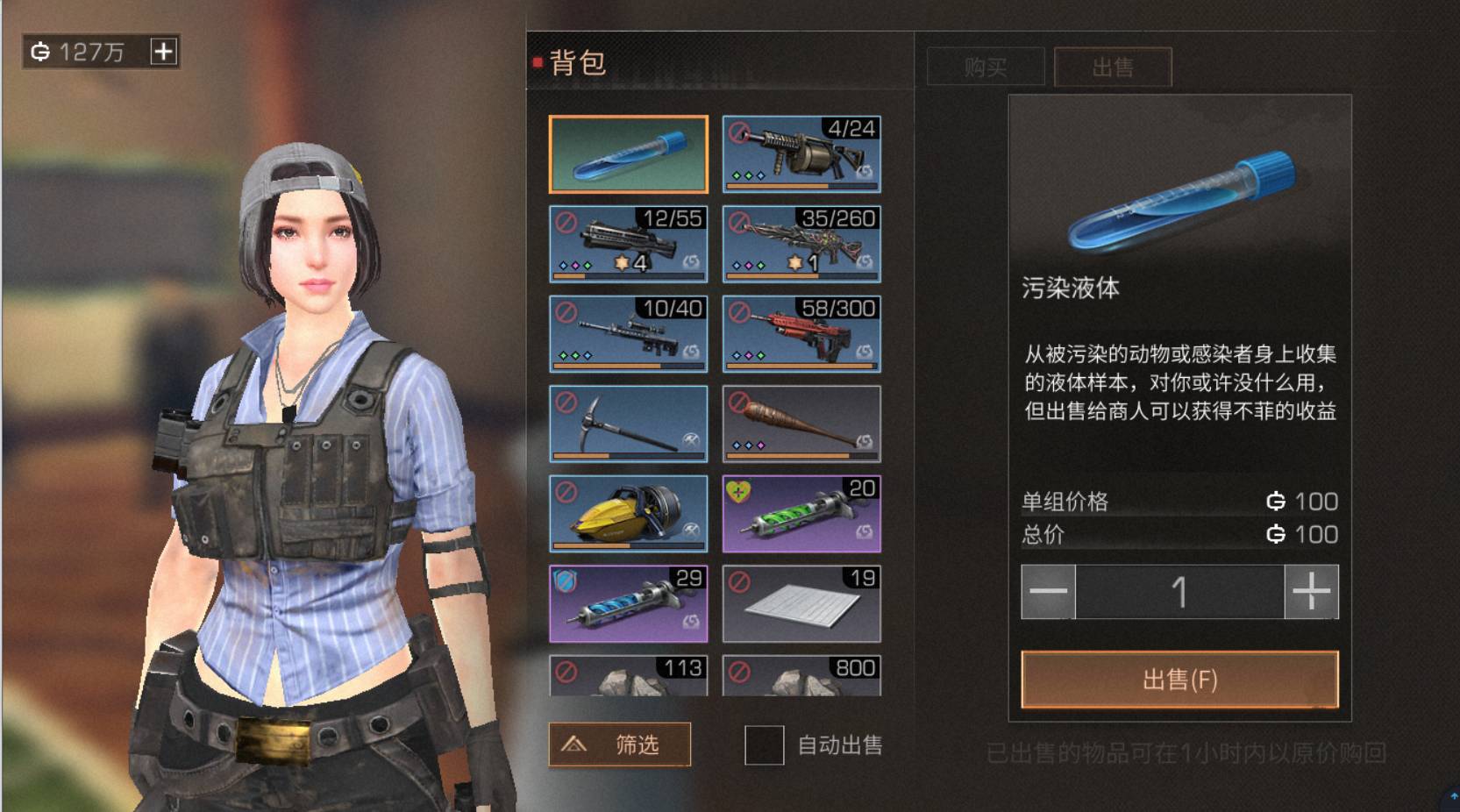Screen dimensions: 1460x812
Task: Decrease sell quantity with the minus stepper
Action: click(x=1050, y=592)
